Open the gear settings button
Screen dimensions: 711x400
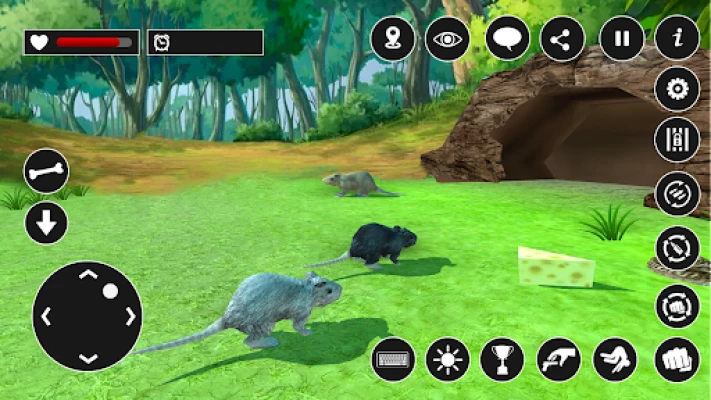point(677,90)
